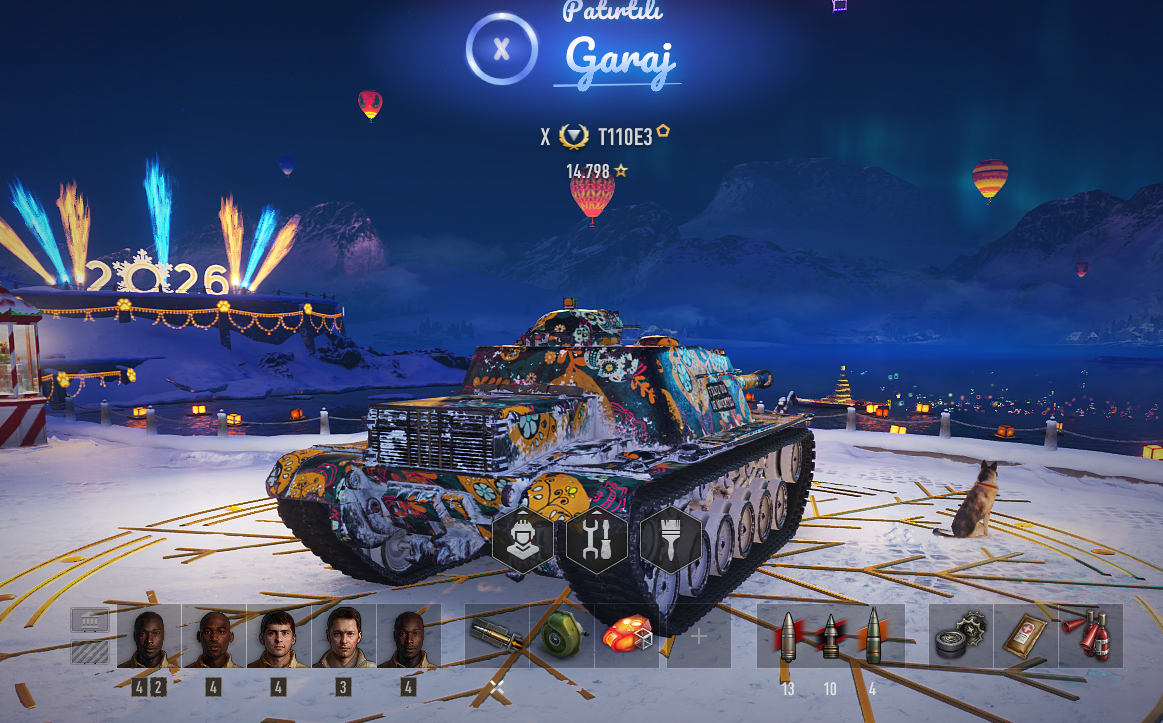
Task: Open the green ventilation equipment slot
Action: click(562, 636)
